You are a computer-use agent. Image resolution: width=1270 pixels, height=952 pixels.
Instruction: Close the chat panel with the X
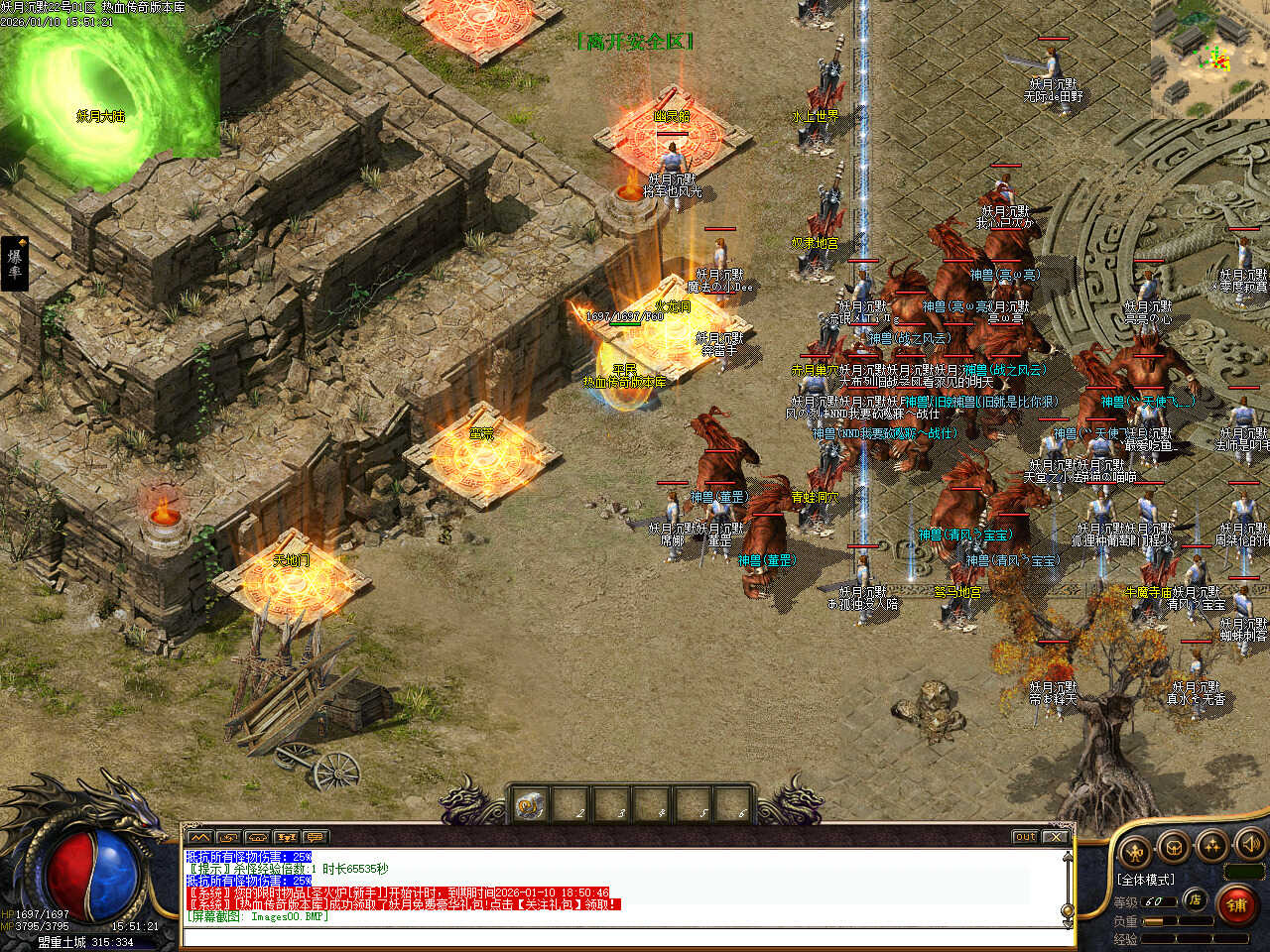pyautogui.click(x=1055, y=837)
